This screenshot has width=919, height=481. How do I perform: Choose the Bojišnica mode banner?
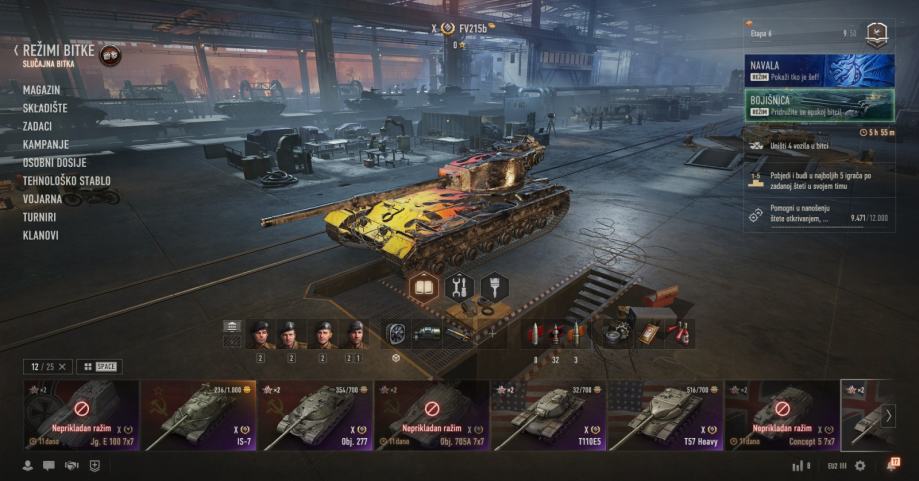820,105
